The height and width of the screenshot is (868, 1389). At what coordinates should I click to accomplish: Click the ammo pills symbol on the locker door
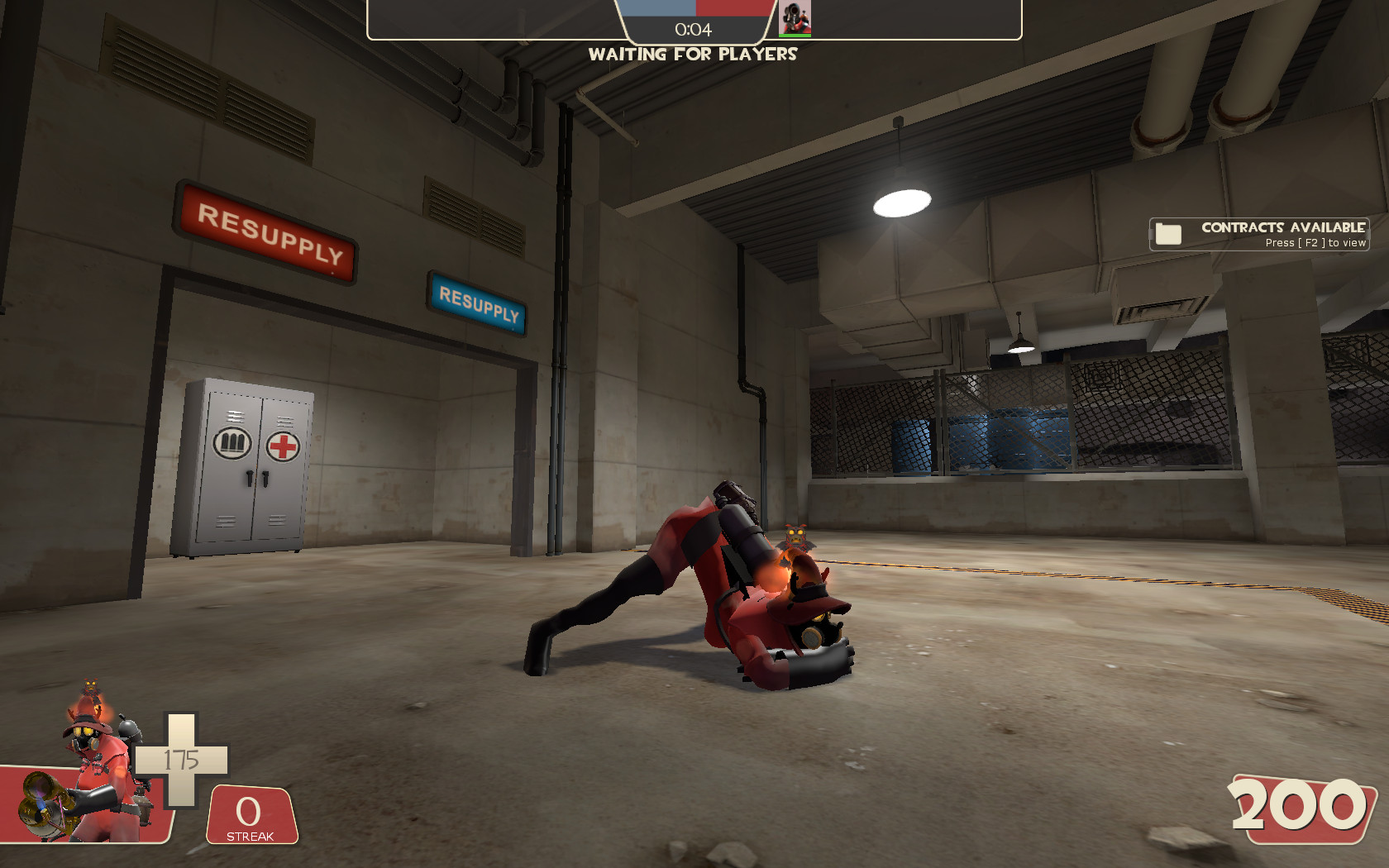point(231,444)
